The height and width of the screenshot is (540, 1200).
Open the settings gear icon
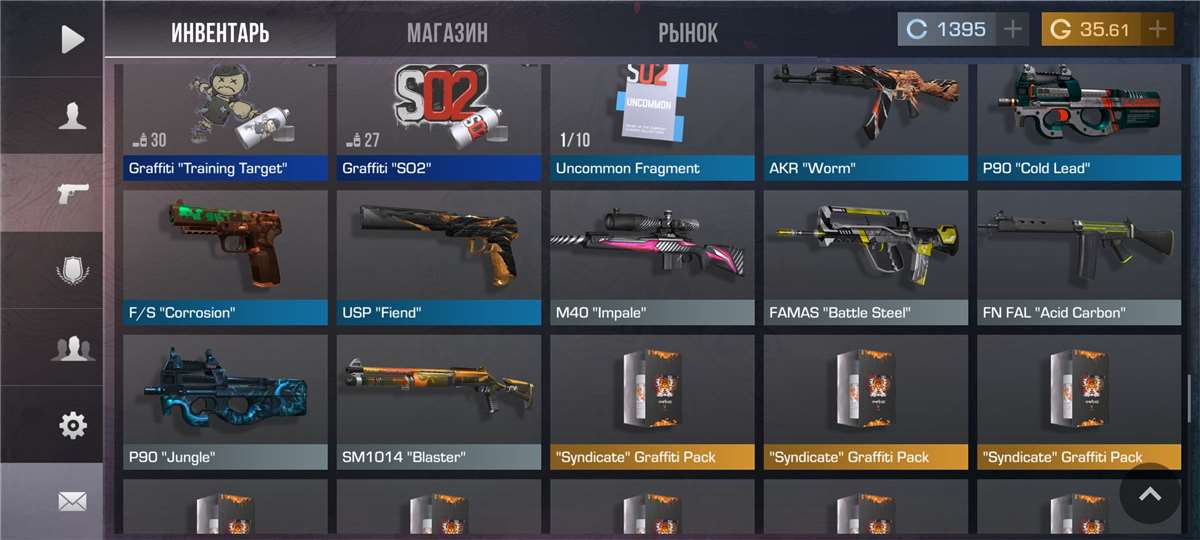point(72,425)
